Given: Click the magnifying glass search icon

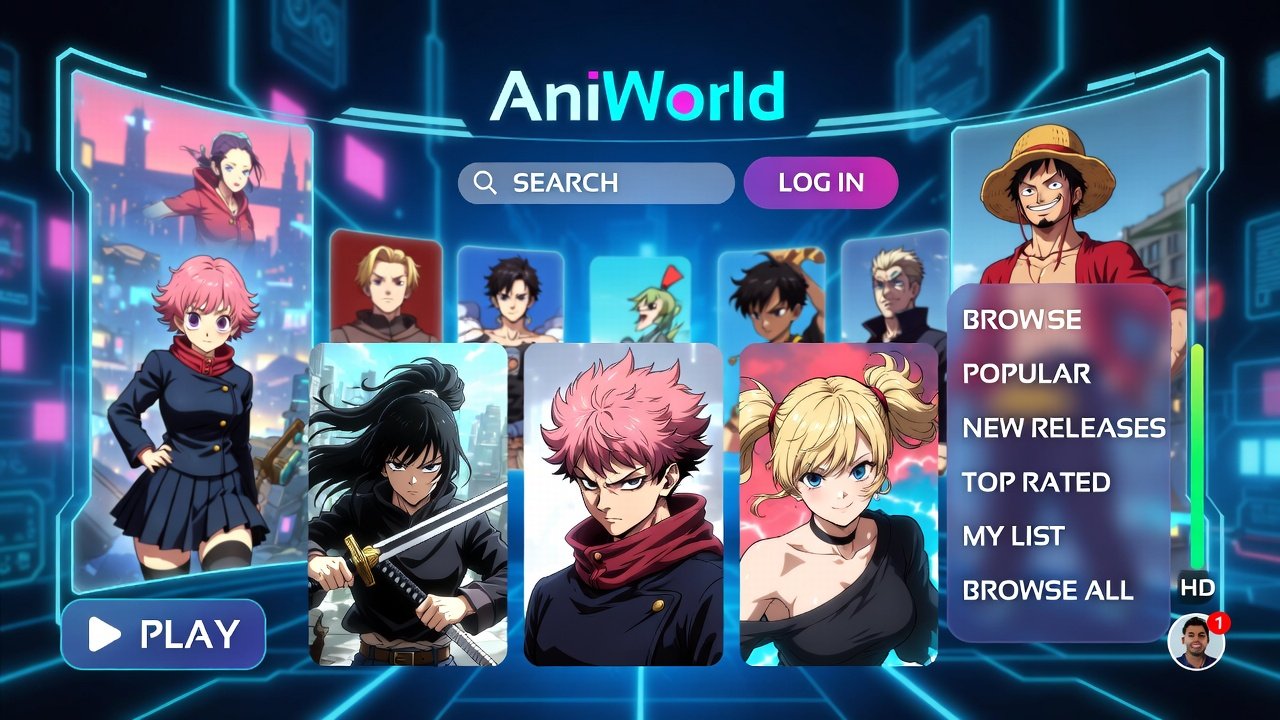Looking at the screenshot, I should pyautogui.click(x=487, y=183).
